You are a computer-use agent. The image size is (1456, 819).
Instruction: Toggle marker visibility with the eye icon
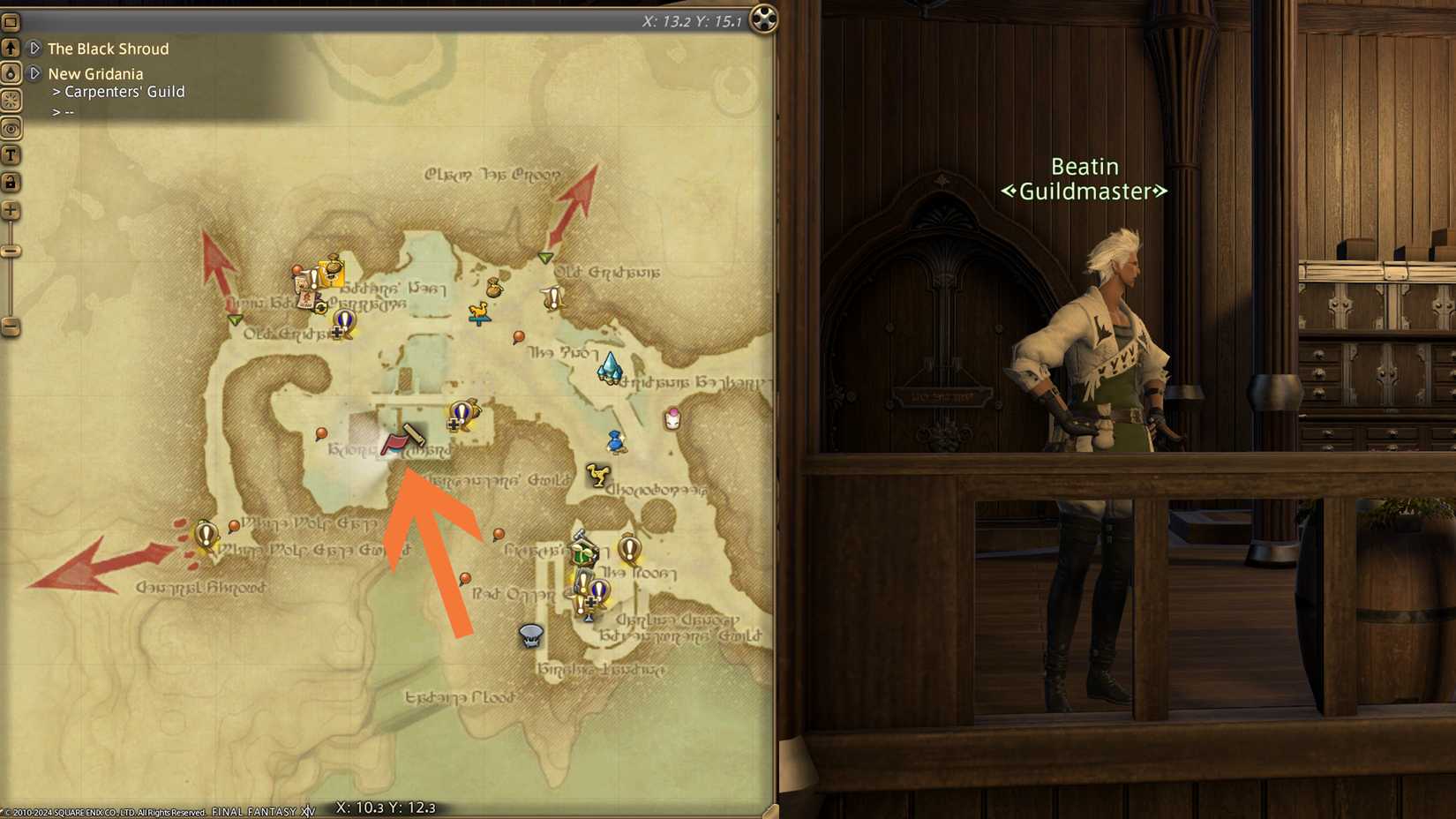pyautogui.click(x=10, y=127)
